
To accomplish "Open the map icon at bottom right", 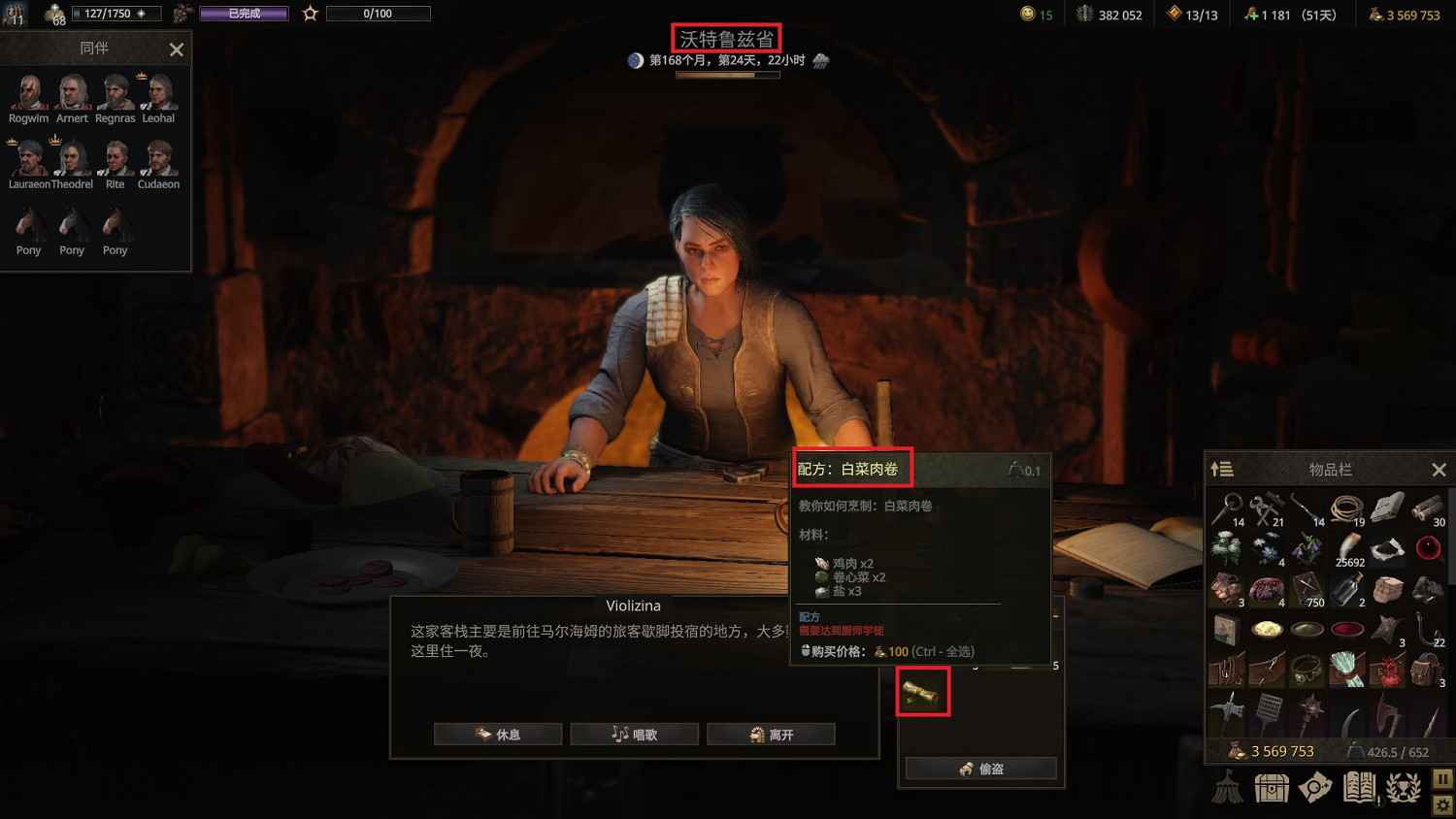I will coord(1315,788).
